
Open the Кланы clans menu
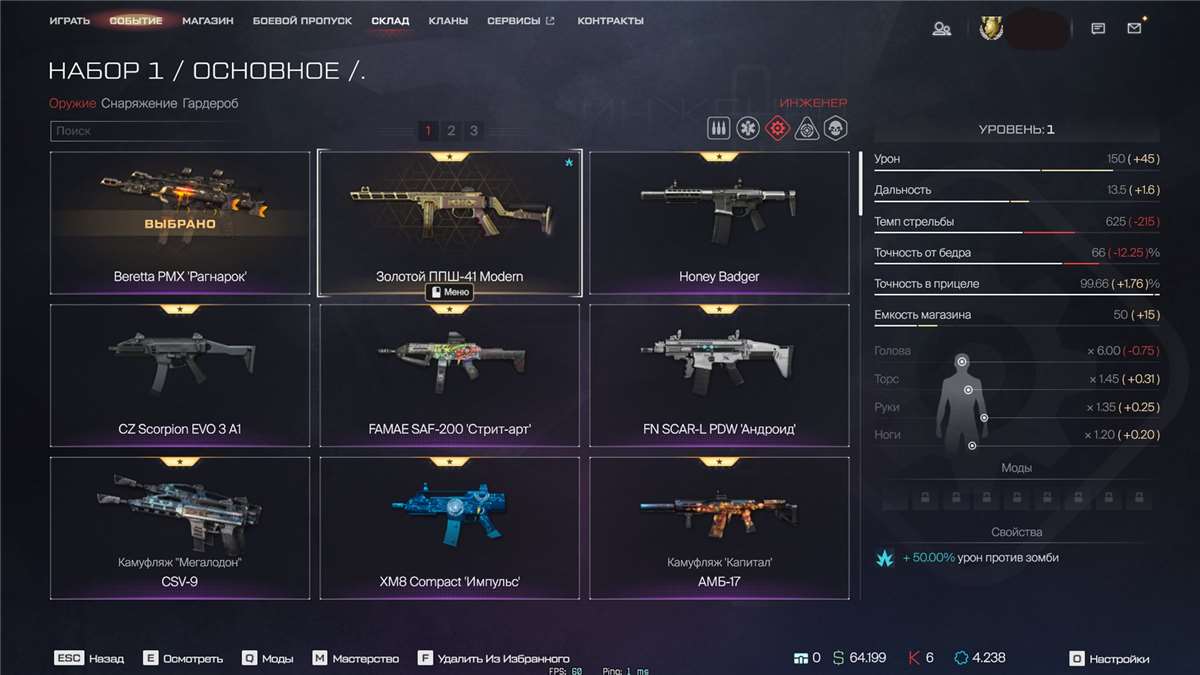coord(448,21)
